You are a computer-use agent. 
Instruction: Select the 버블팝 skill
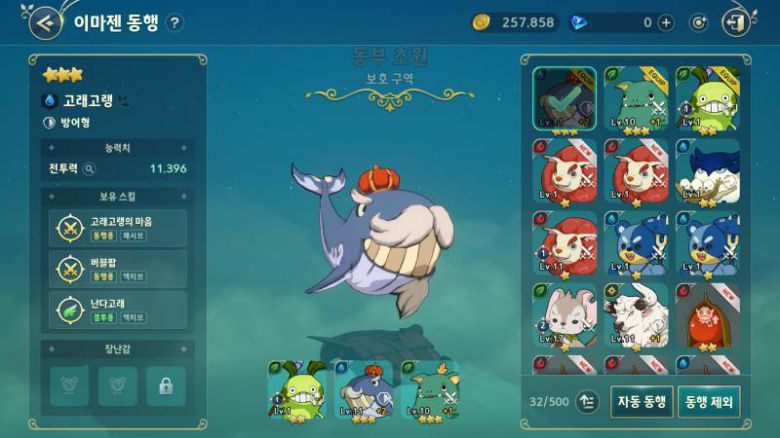[118, 269]
